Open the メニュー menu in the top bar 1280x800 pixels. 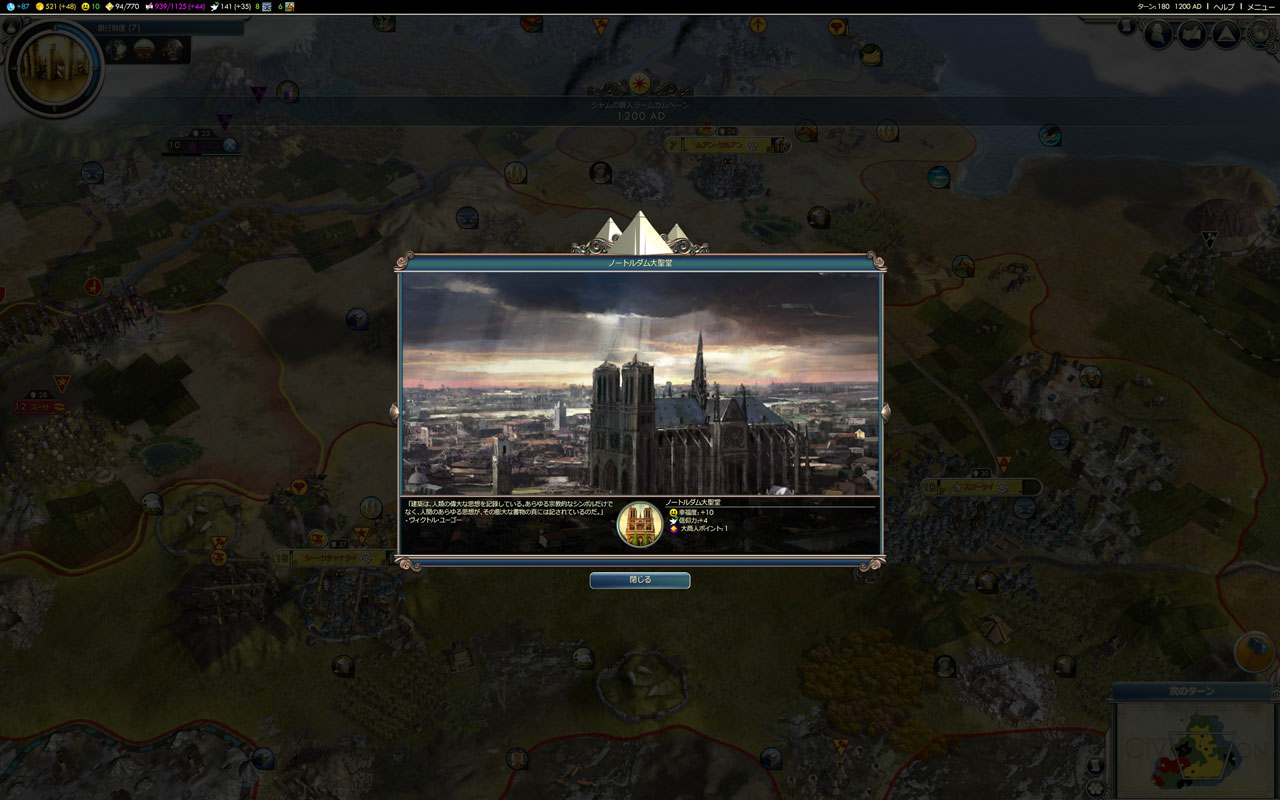[x=1260, y=7]
